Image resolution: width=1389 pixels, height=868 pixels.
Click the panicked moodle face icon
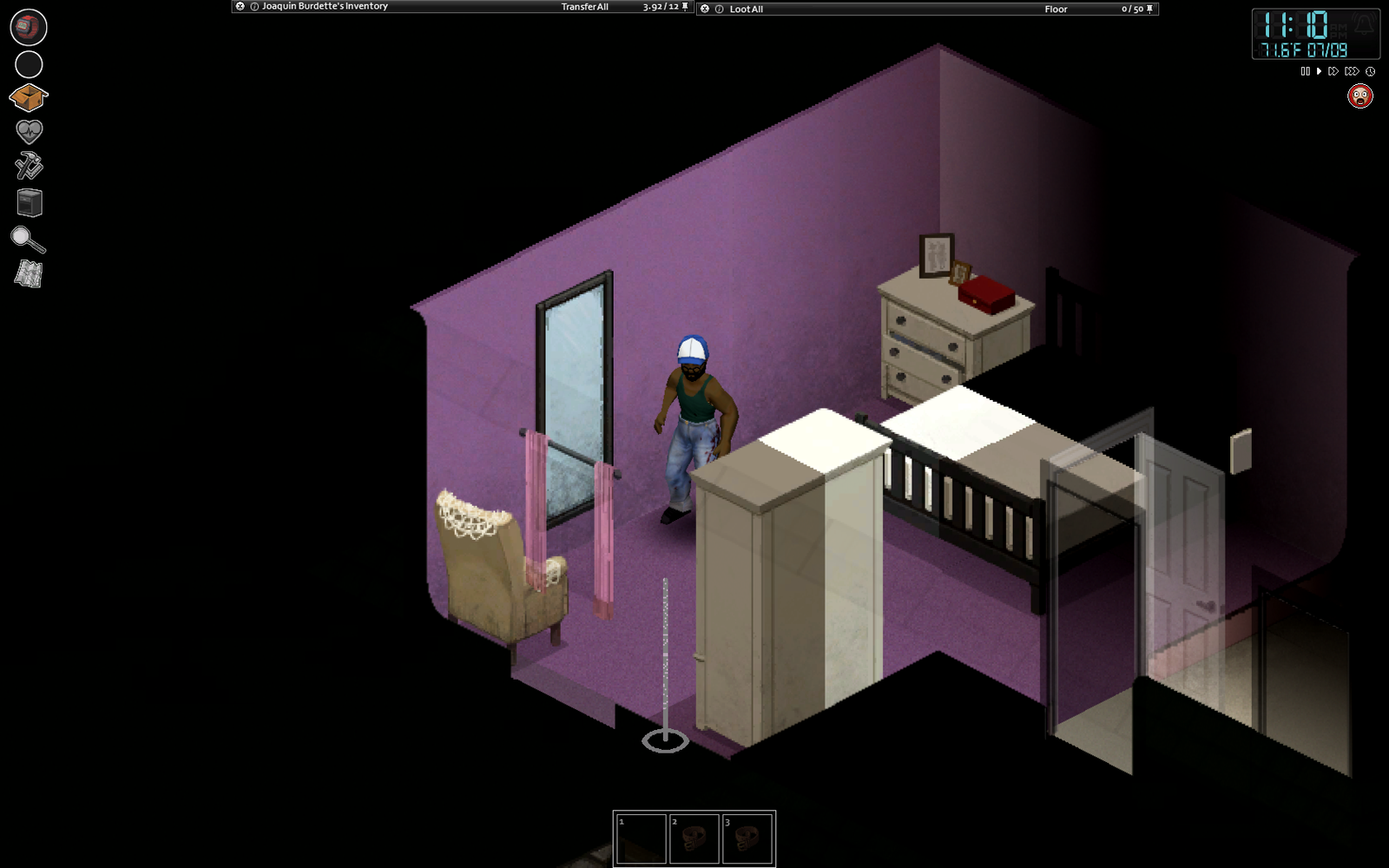[x=1359, y=97]
